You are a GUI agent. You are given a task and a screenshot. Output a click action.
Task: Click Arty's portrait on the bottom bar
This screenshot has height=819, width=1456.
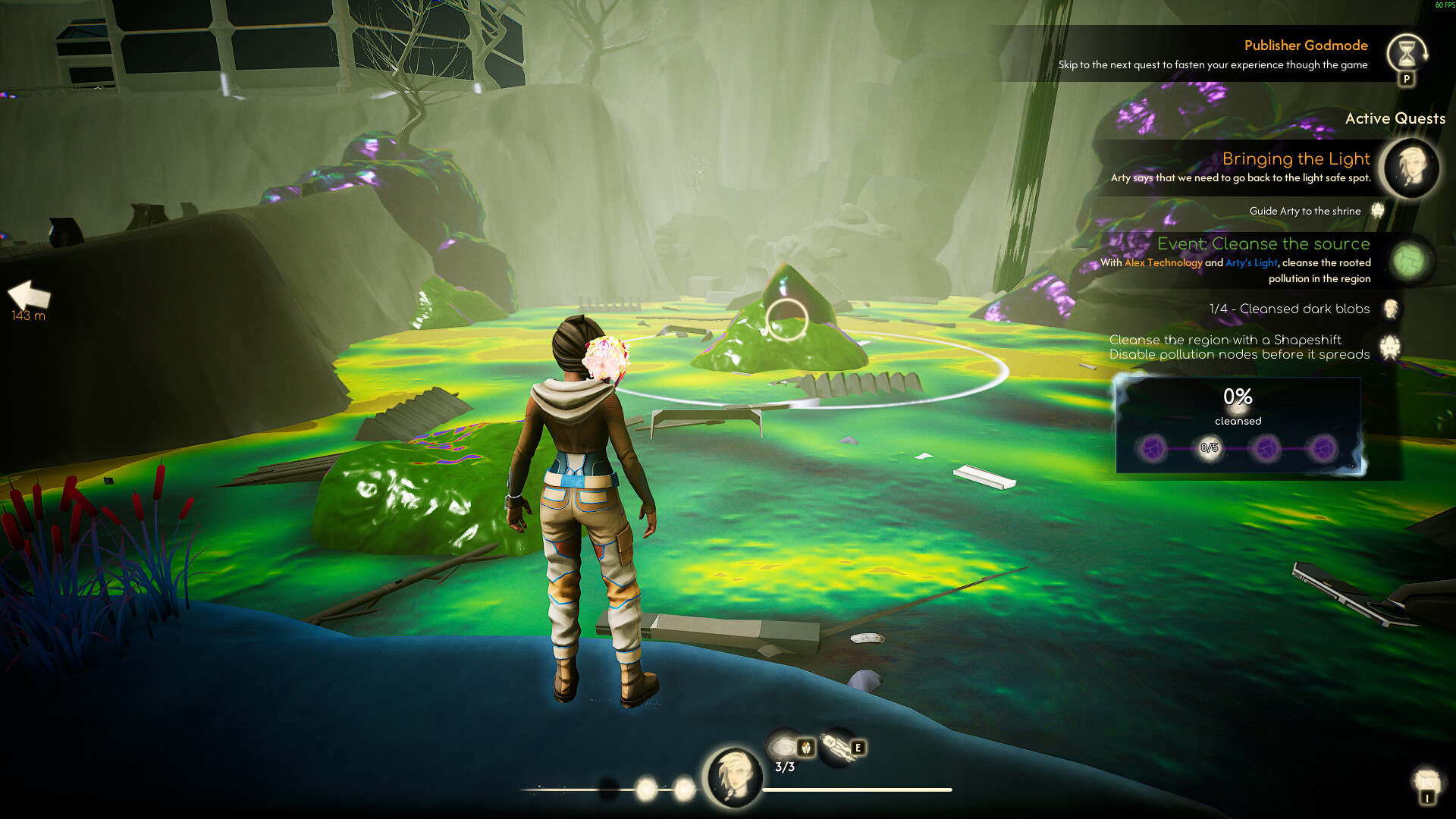pyautogui.click(x=733, y=776)
